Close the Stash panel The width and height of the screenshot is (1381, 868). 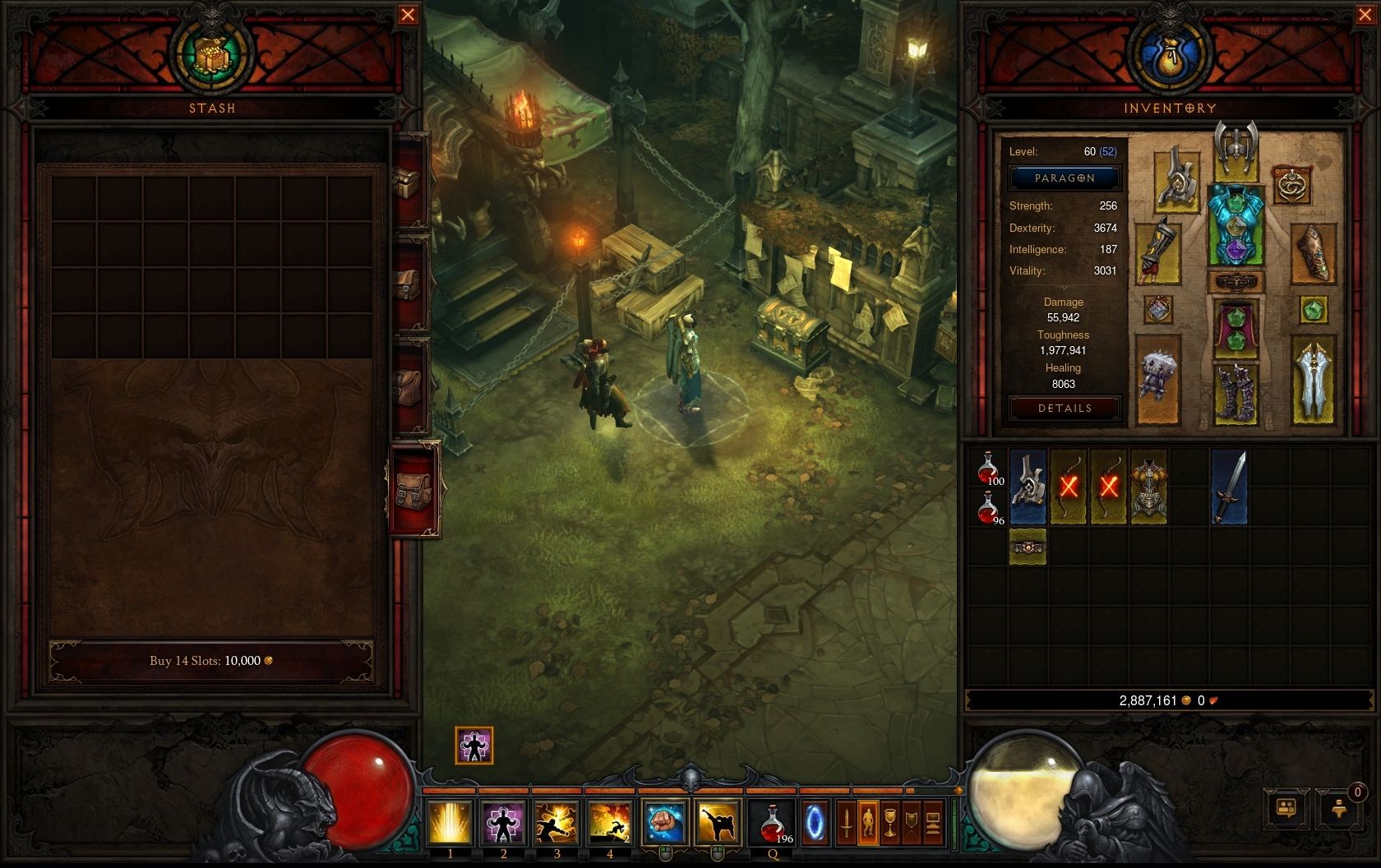[407, 15]
